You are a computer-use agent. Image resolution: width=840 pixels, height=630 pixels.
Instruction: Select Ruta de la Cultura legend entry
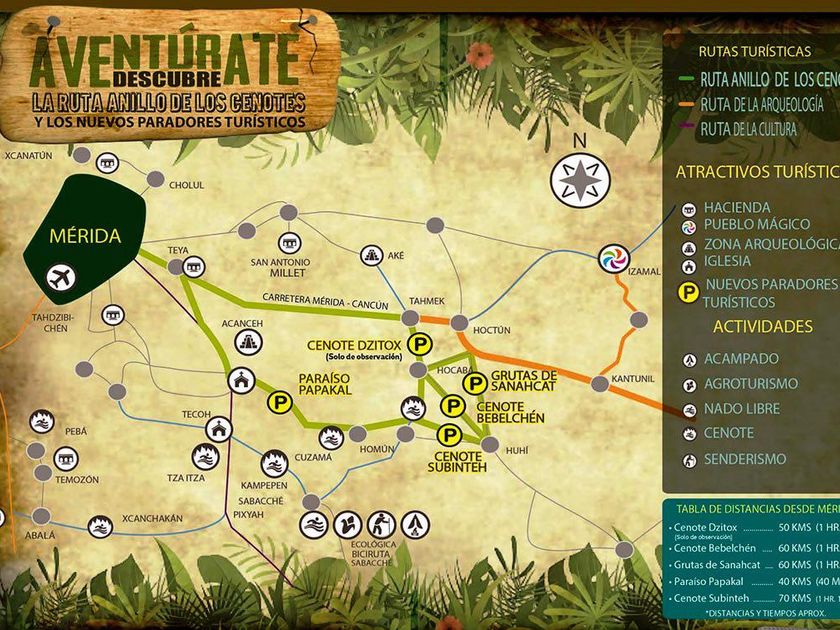click(x=748, y=129)
